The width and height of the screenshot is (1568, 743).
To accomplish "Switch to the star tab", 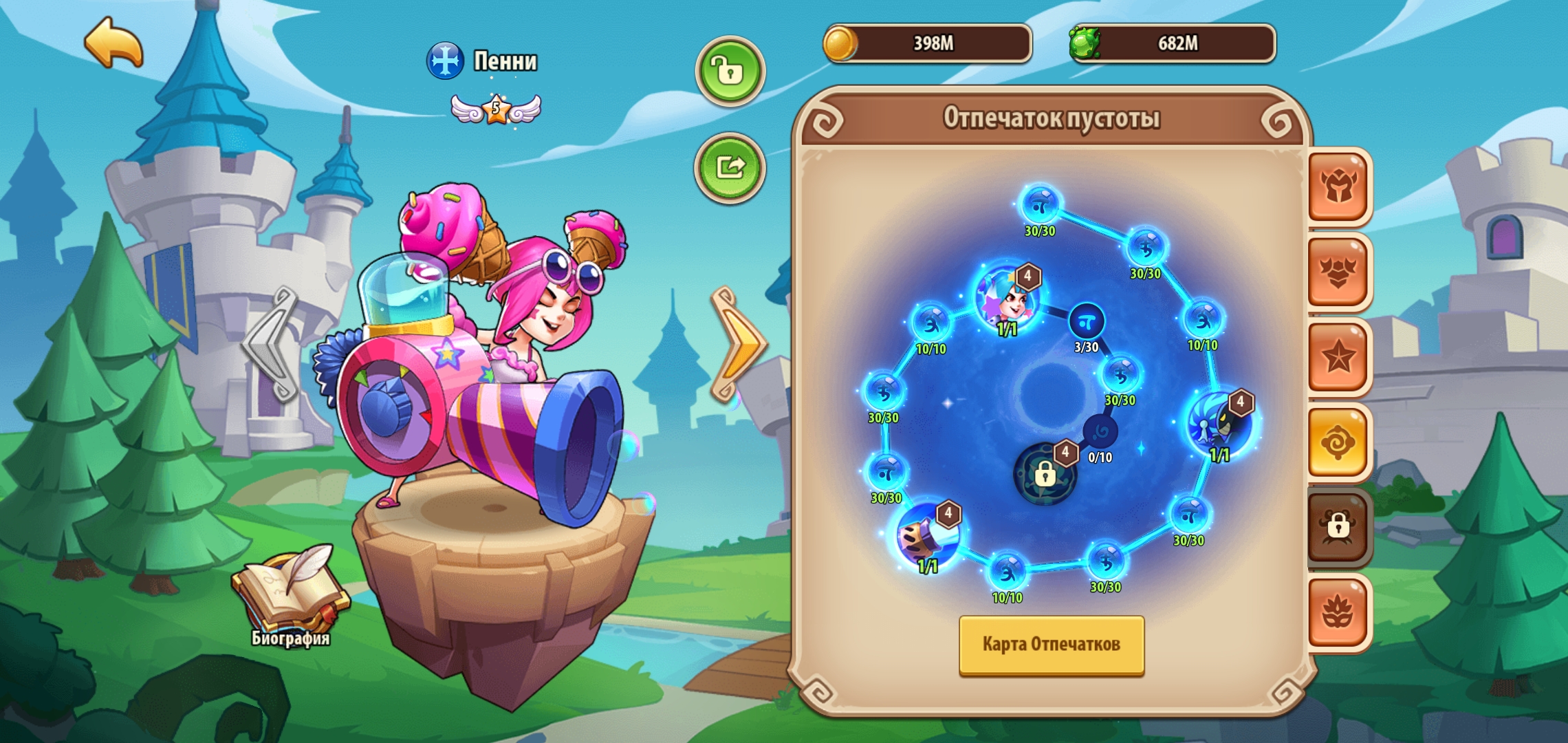I will pyautogui.click(x=1338, y=356).
